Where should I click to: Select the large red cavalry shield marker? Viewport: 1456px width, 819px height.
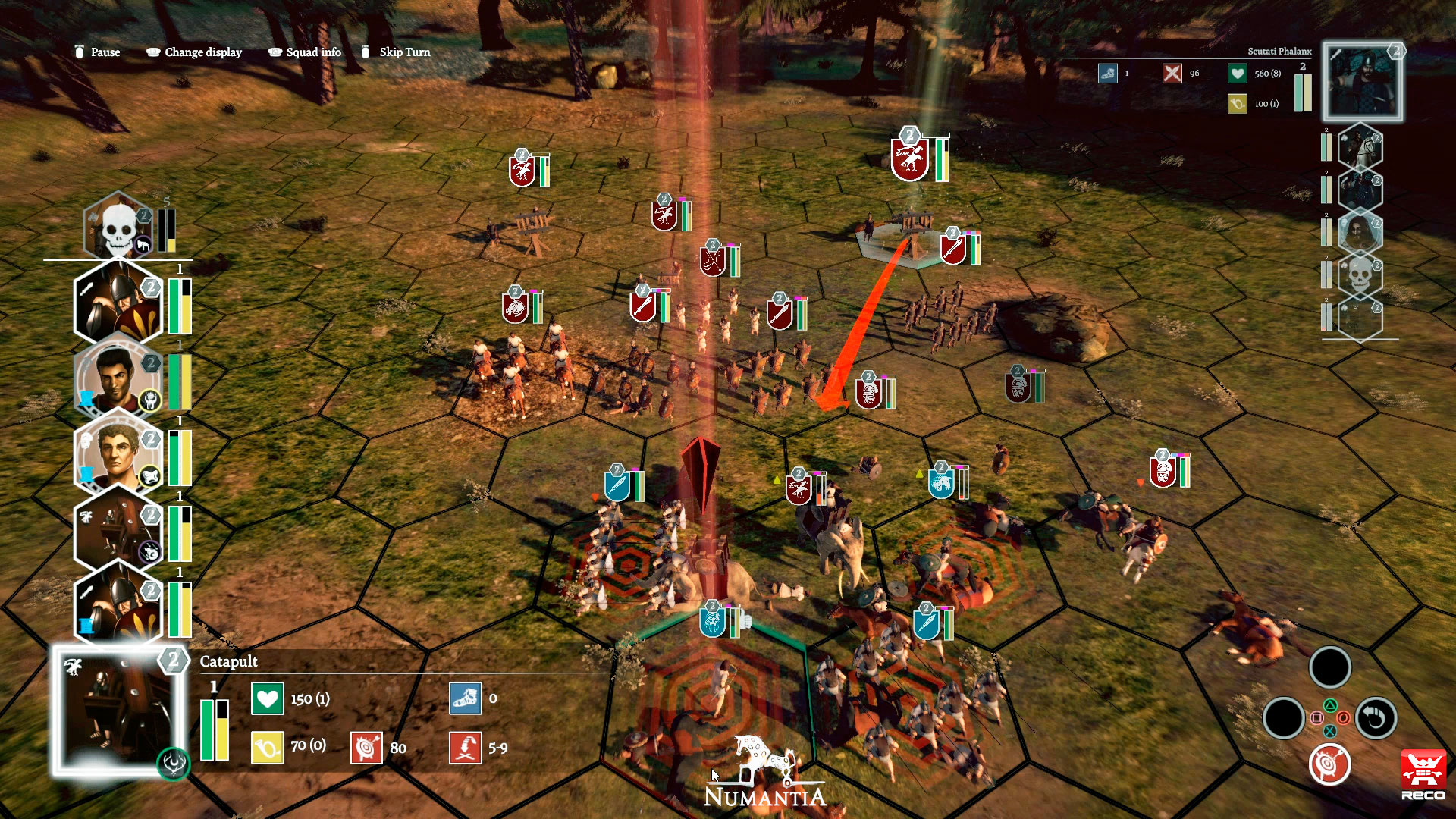(x=909, y=160)
